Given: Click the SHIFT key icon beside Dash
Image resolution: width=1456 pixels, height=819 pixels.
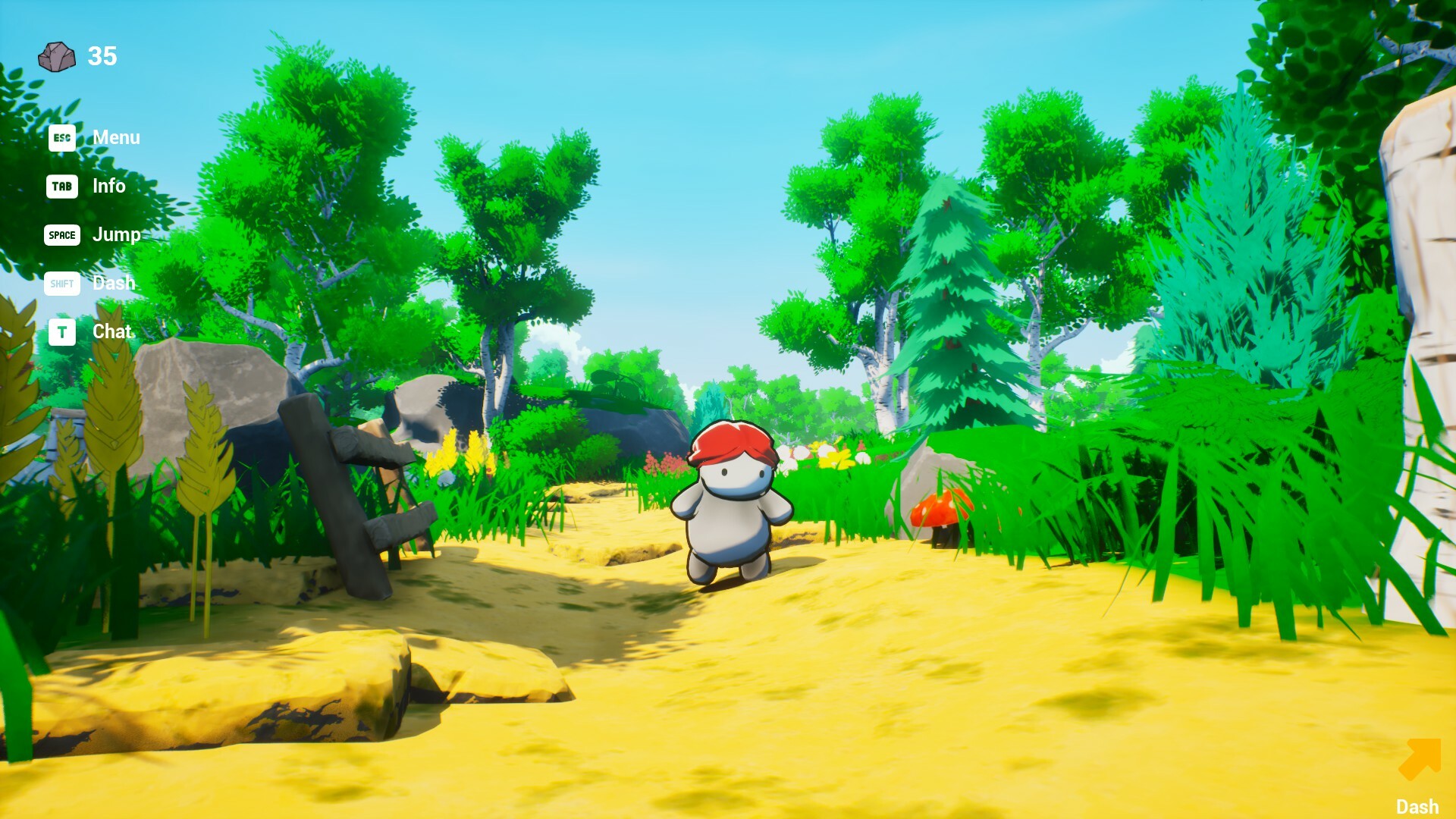Looking at the screenshot, I should pos(62,284).
